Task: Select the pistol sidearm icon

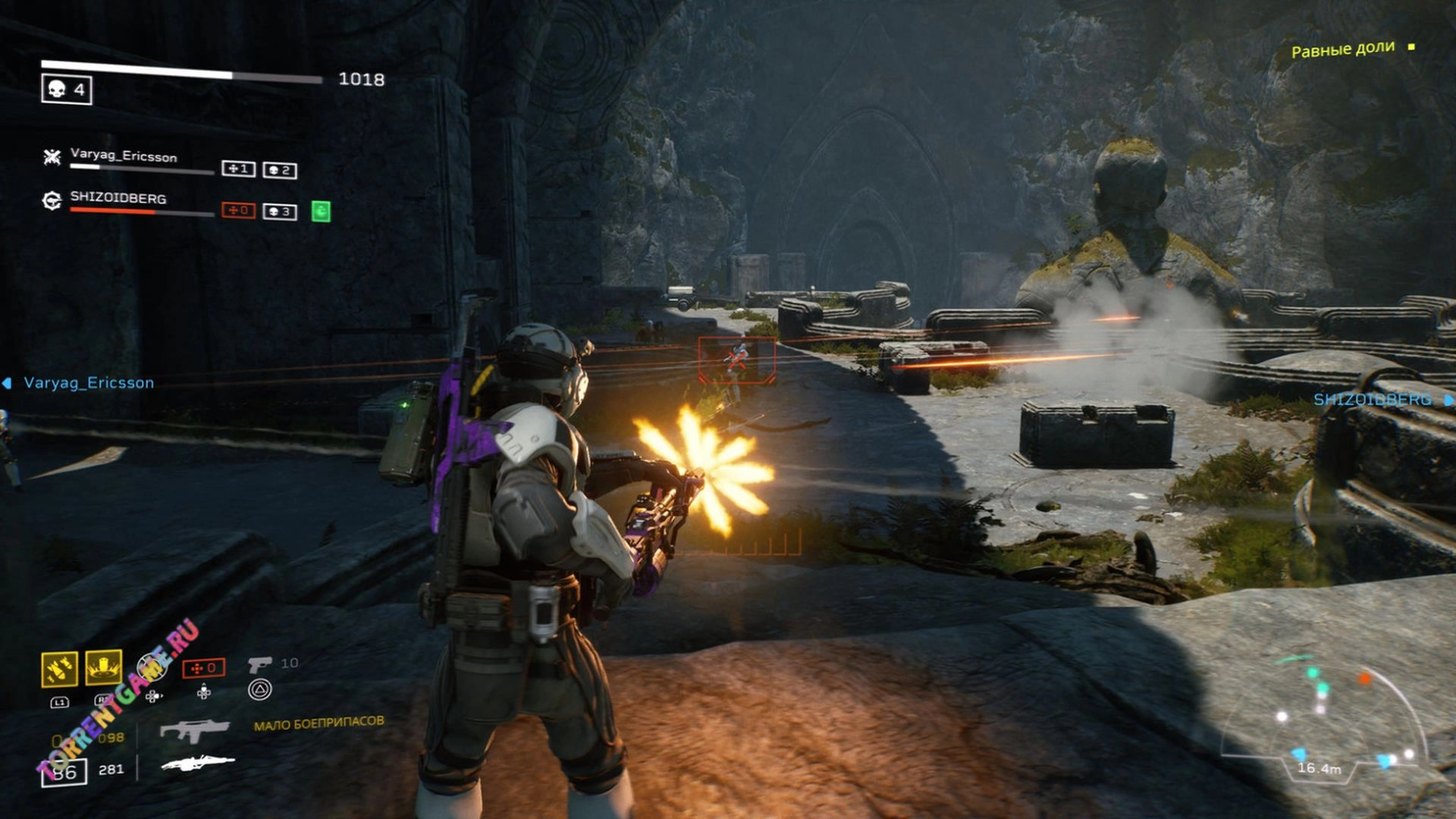Action: (x=259, y=664)
